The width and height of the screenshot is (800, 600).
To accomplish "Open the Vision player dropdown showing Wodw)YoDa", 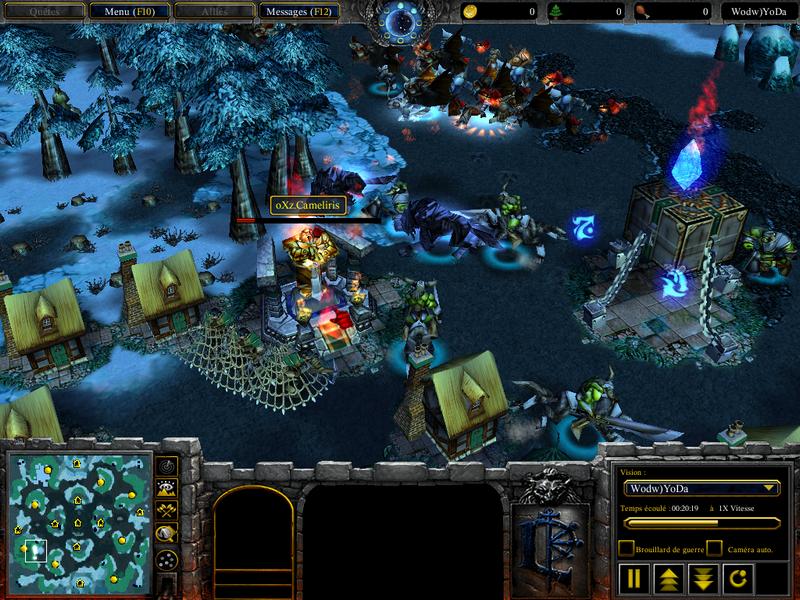I will coord(700,488).
